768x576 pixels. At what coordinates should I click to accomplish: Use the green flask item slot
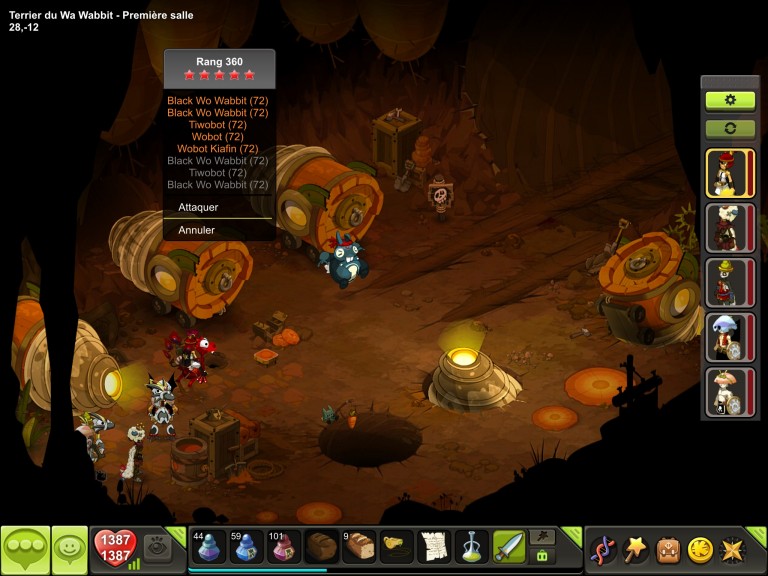[471, 547]
